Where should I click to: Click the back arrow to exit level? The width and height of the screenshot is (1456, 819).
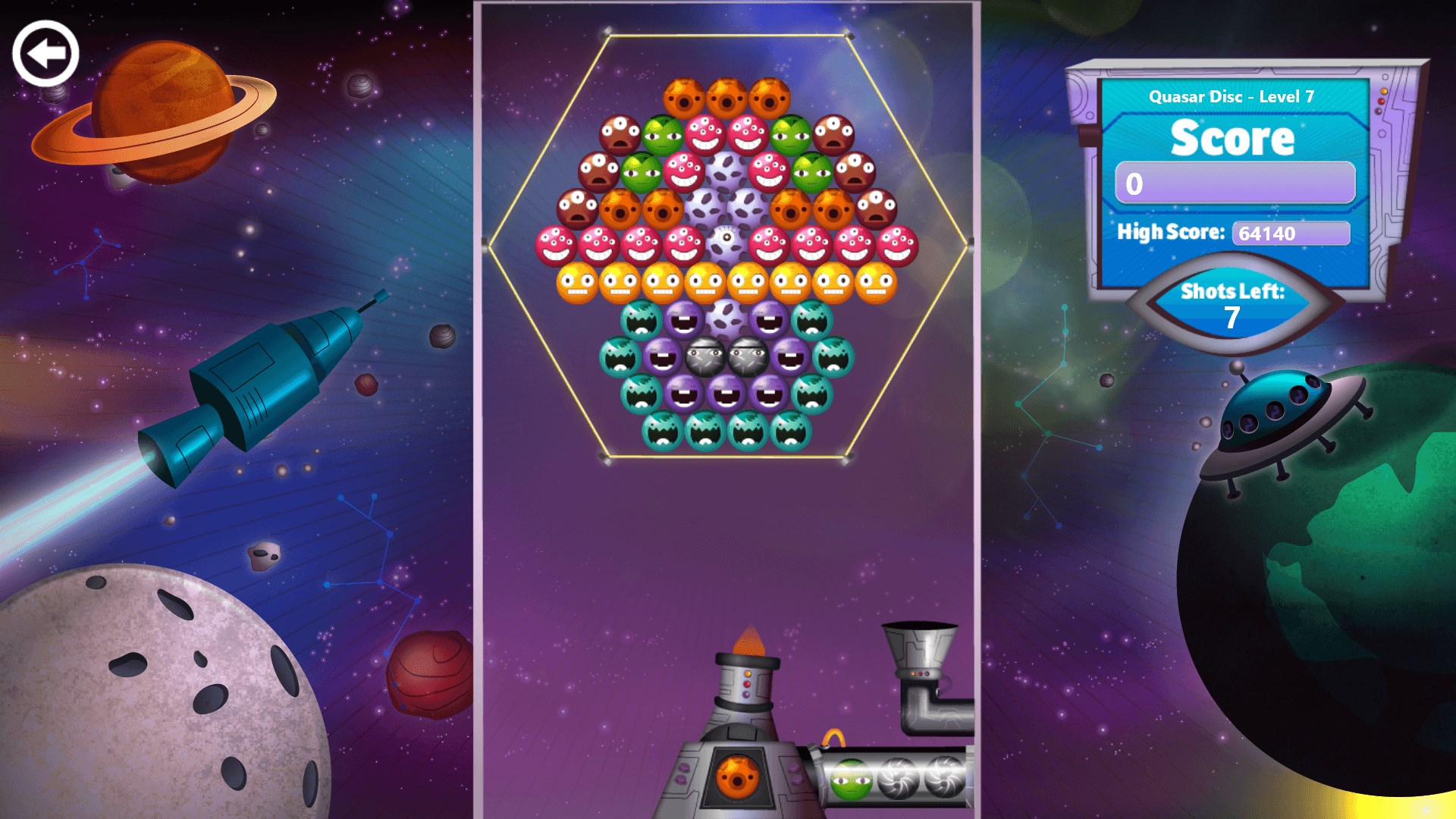tap(47, 52)
